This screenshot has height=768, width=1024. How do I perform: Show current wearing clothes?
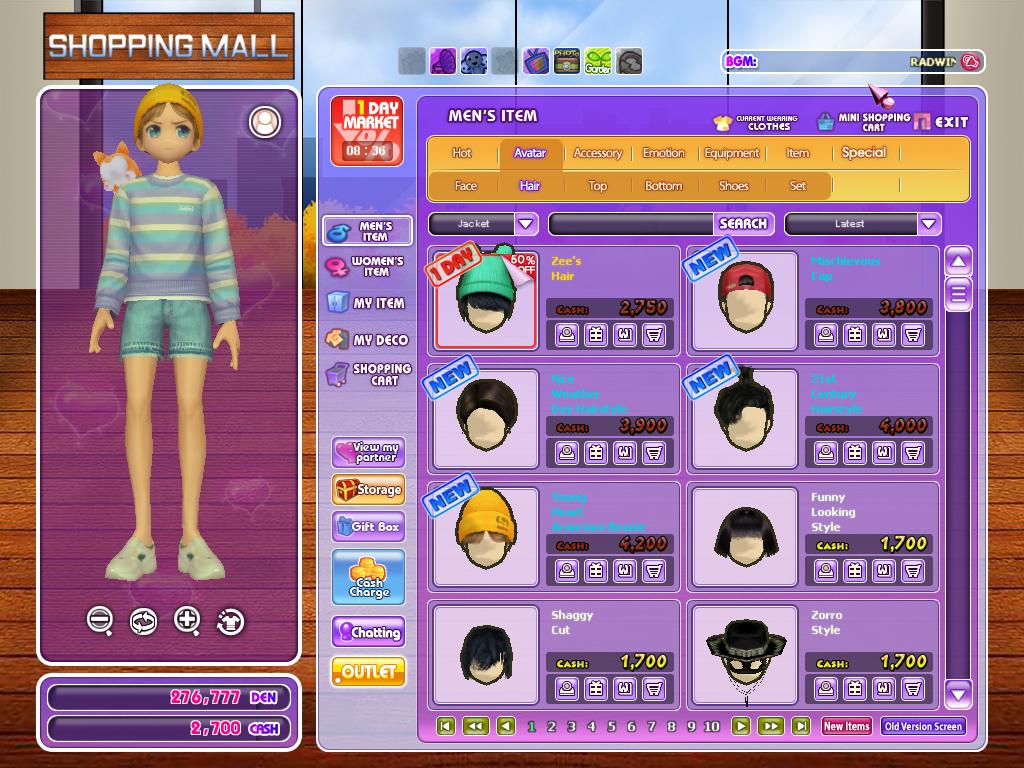click(755, 122)
